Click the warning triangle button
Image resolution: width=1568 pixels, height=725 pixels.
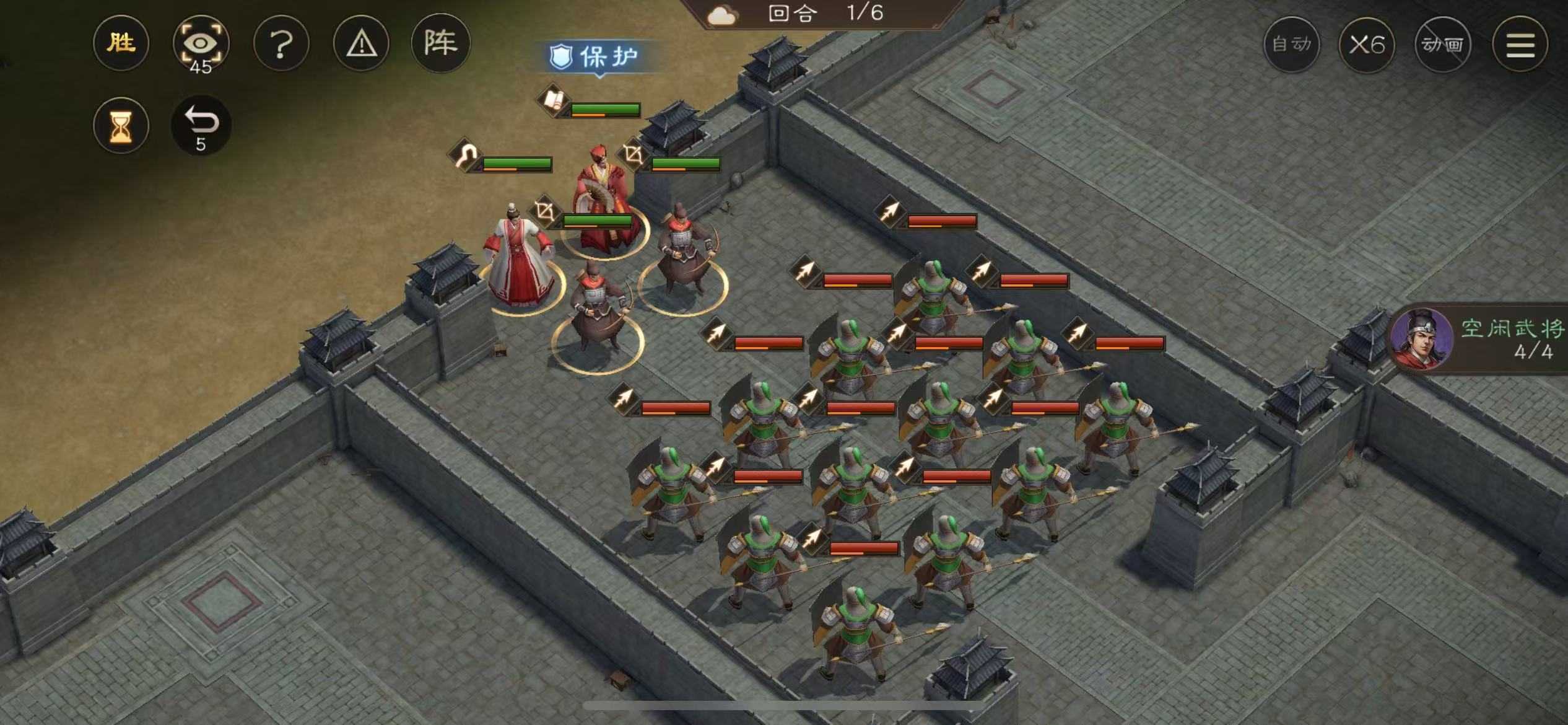pyautogui.click(x=361, y=44)
